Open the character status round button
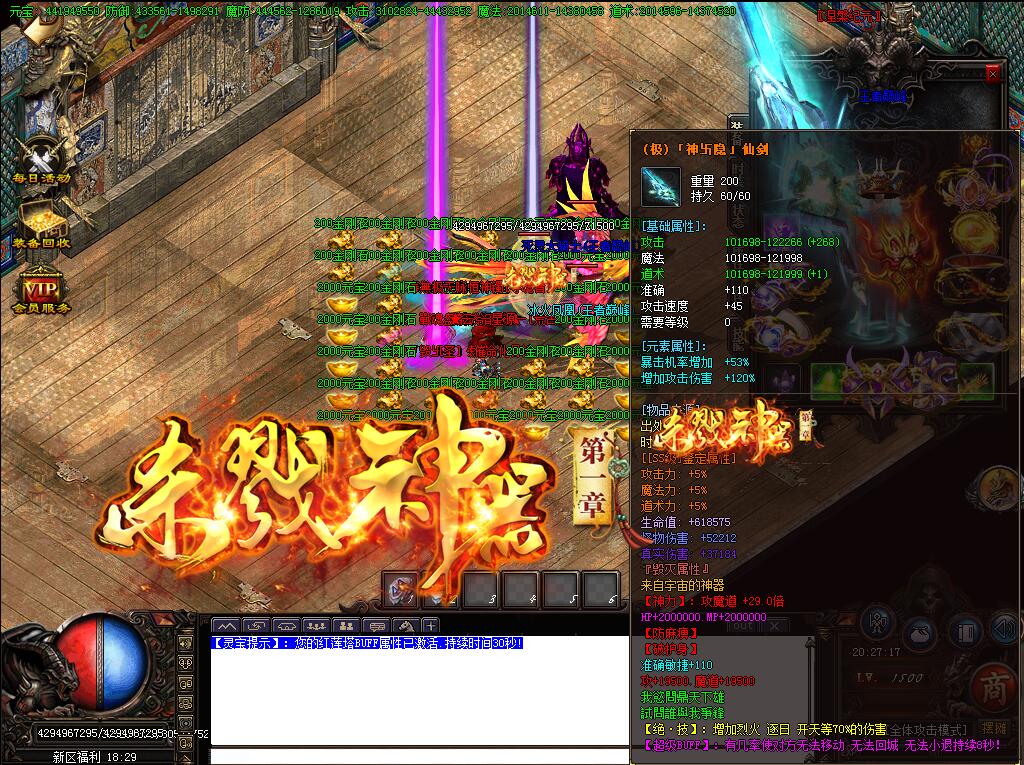1024x765 pixels. point(877,621)
